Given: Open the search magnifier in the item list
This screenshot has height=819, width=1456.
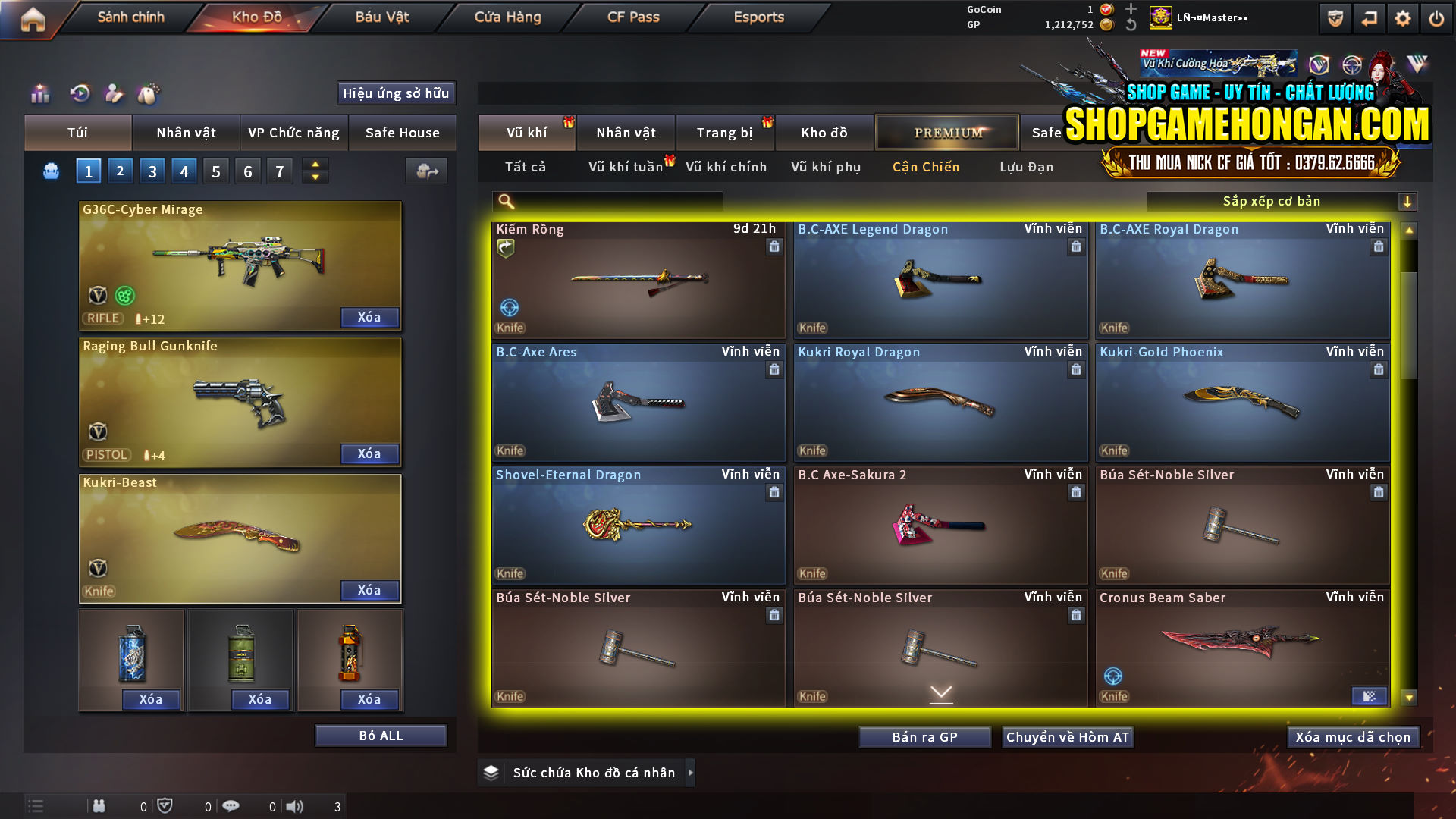Looking at the screenshot, I should (505, 202).
